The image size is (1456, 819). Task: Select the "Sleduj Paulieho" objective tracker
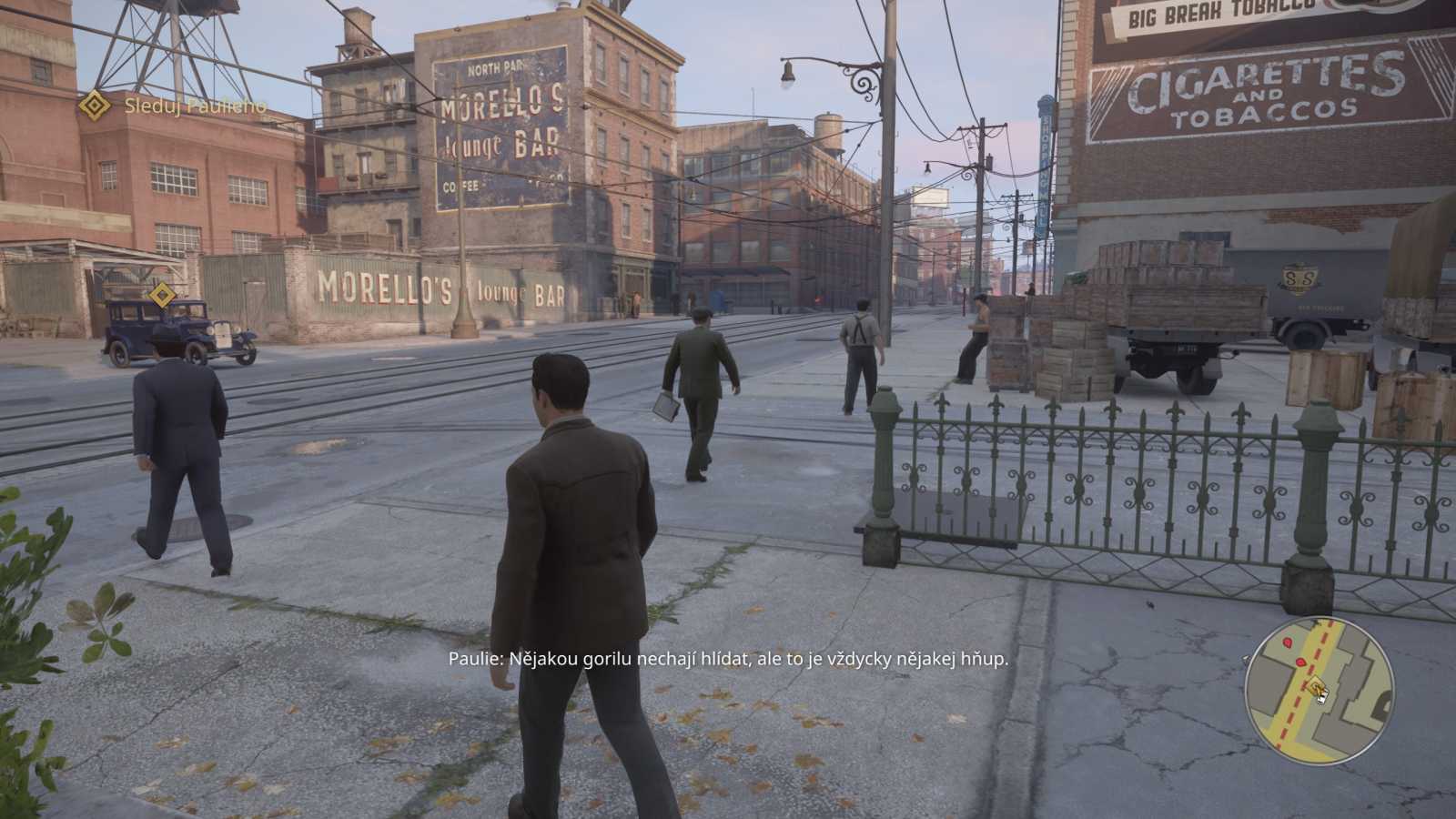(194, 106)
